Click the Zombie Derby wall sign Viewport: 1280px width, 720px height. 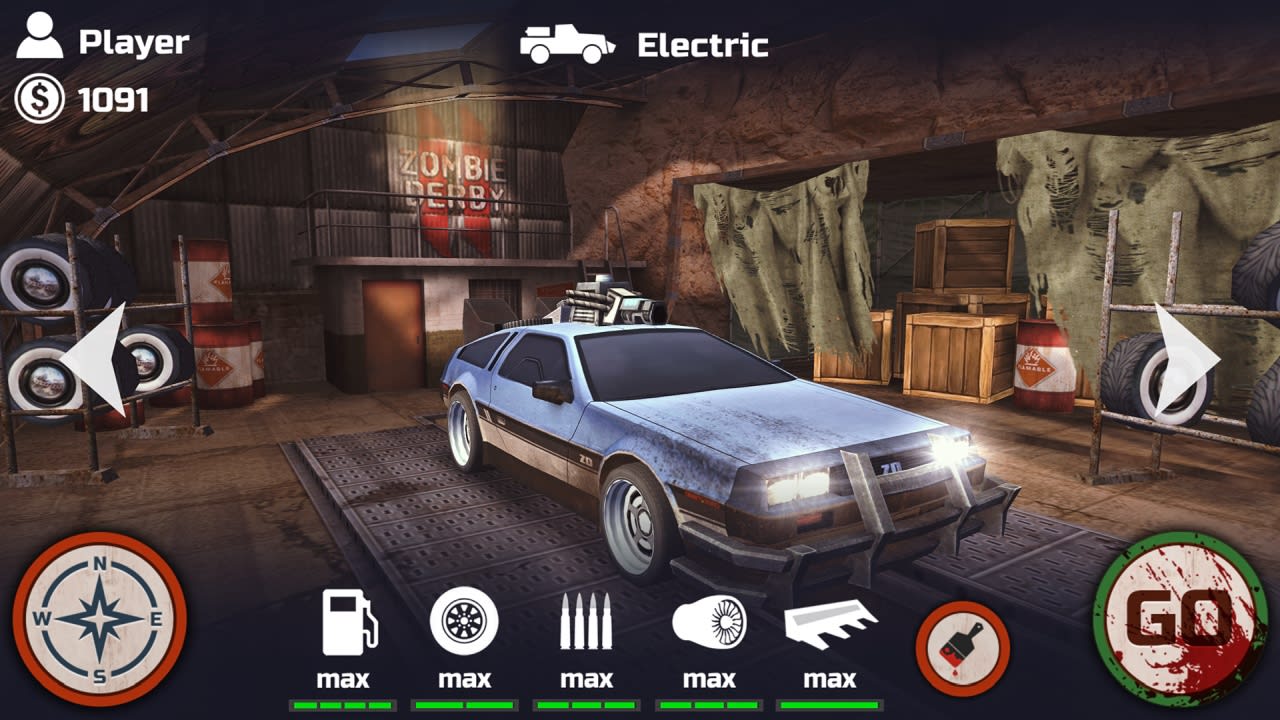pos(455,180)
